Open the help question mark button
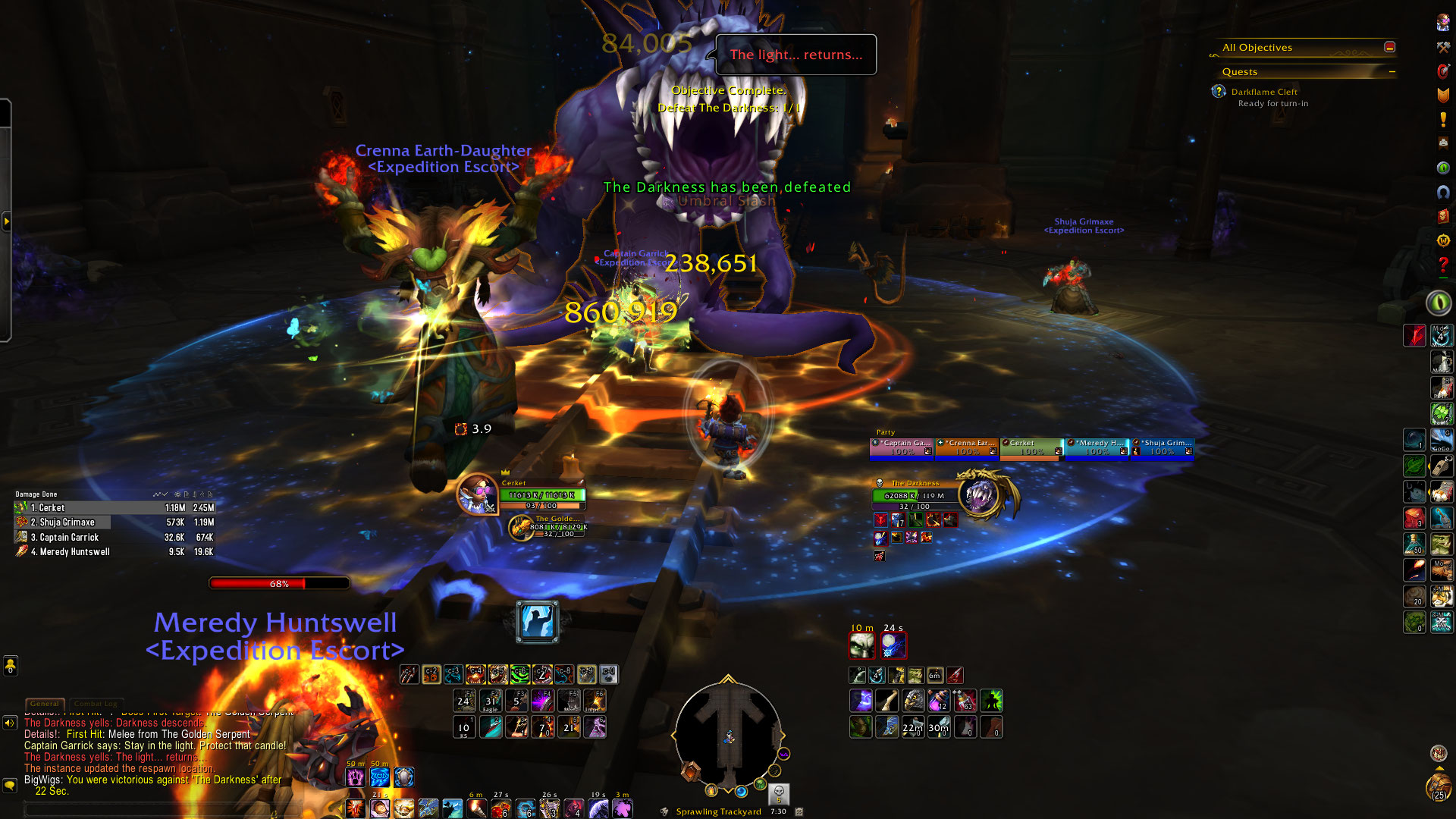 [x=1442, y=265]
